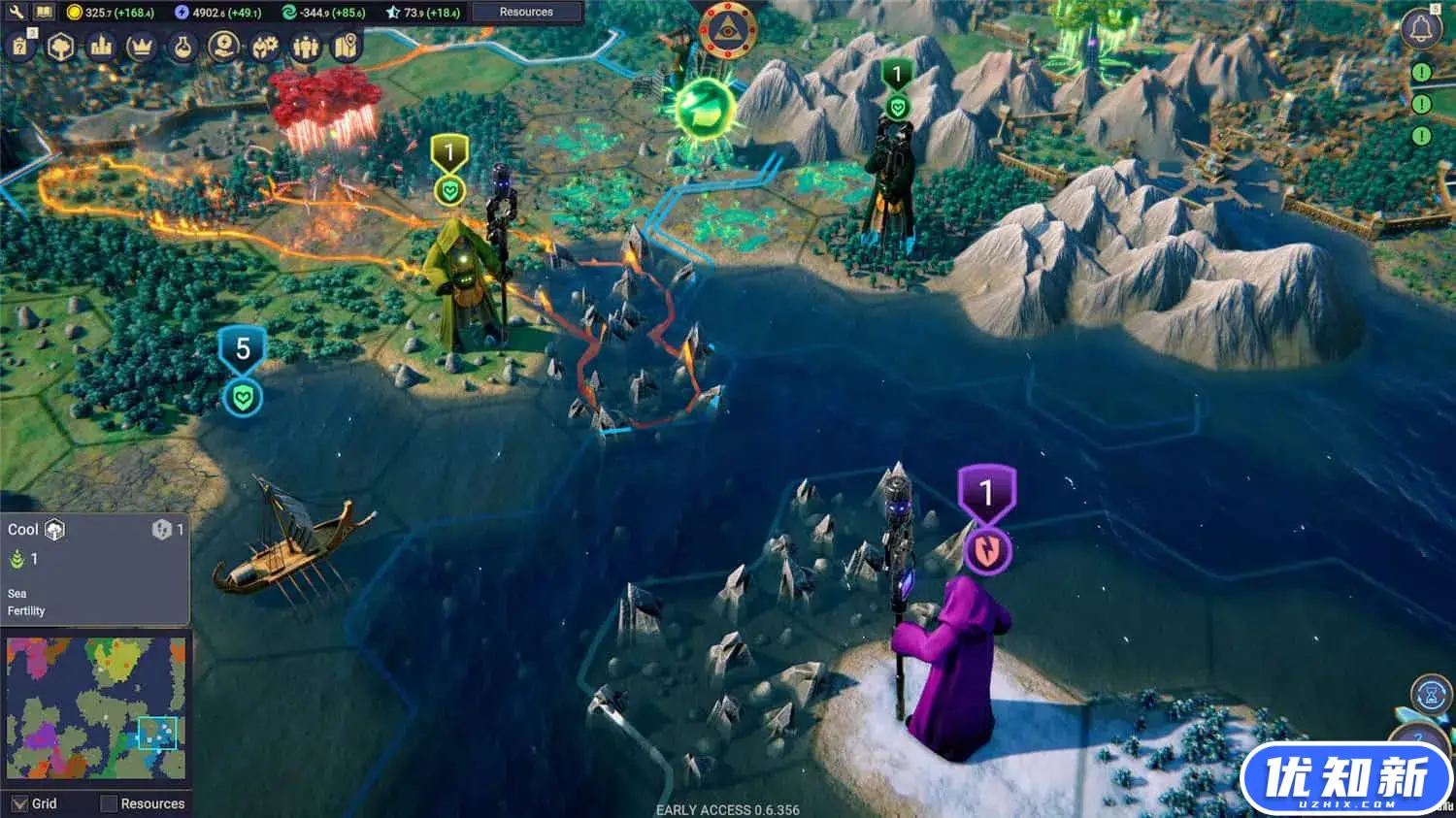Select the purple army banner numbered 1

coord(986,494)
